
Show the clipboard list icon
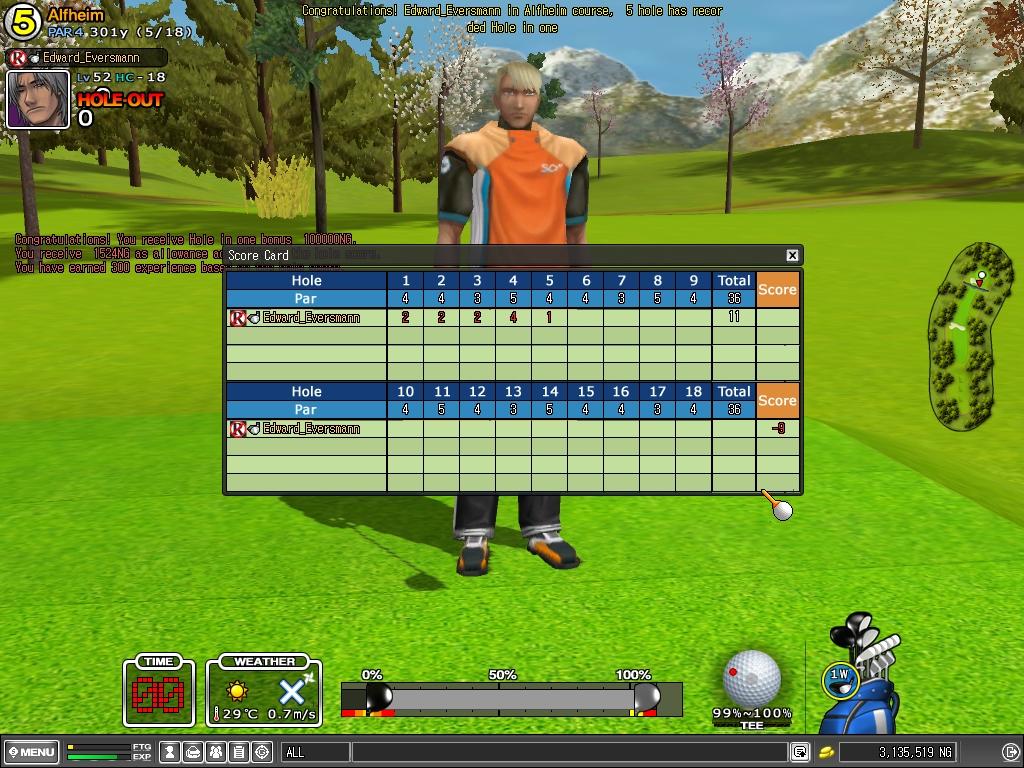(x=240, y=752)
